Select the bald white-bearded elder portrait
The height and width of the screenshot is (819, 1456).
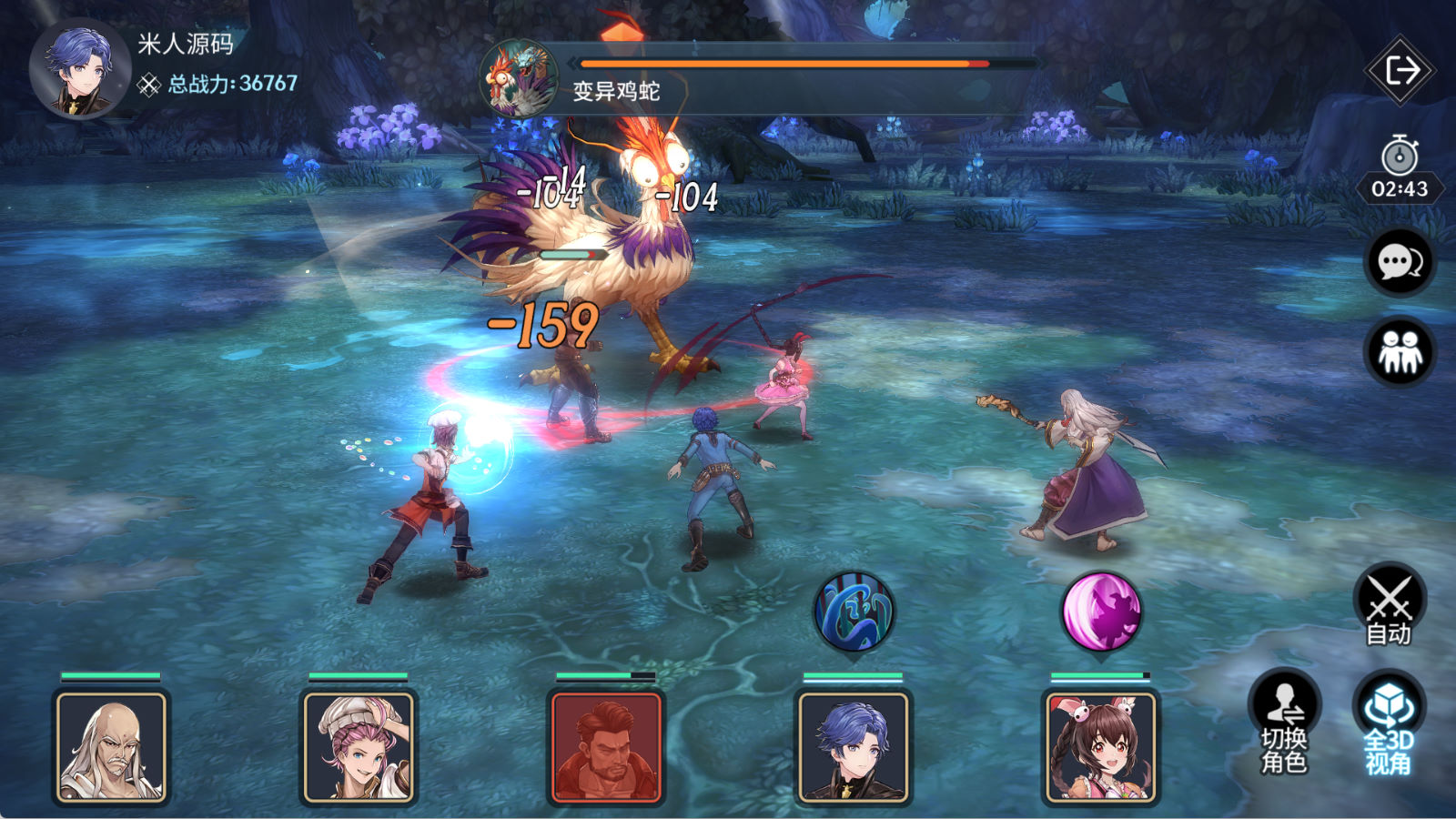(x=111, y=747)
